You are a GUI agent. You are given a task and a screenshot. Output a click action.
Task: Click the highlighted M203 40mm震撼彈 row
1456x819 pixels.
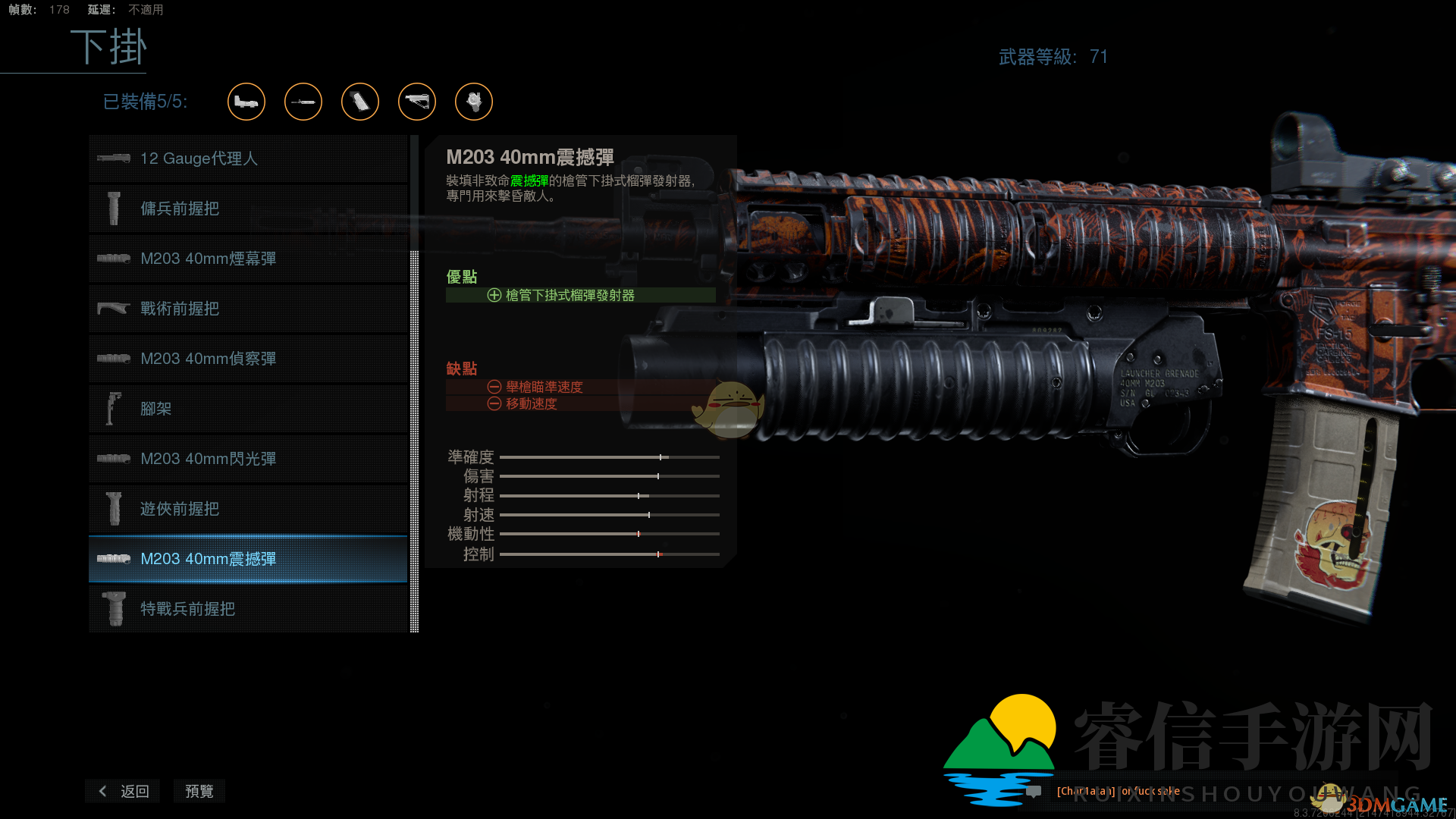click(248, 559)
